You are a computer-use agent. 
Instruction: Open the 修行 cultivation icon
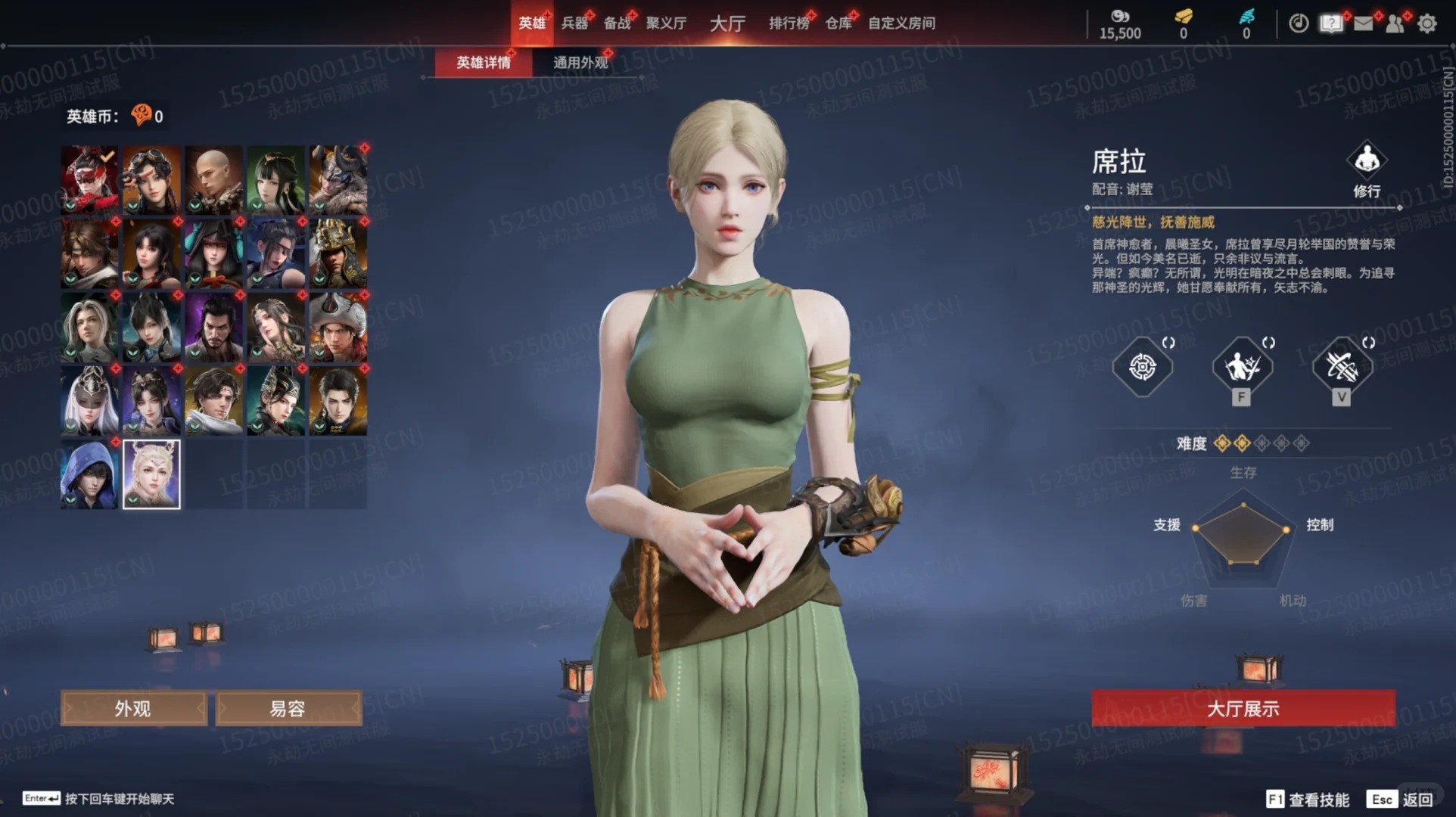click(1367, 169)
